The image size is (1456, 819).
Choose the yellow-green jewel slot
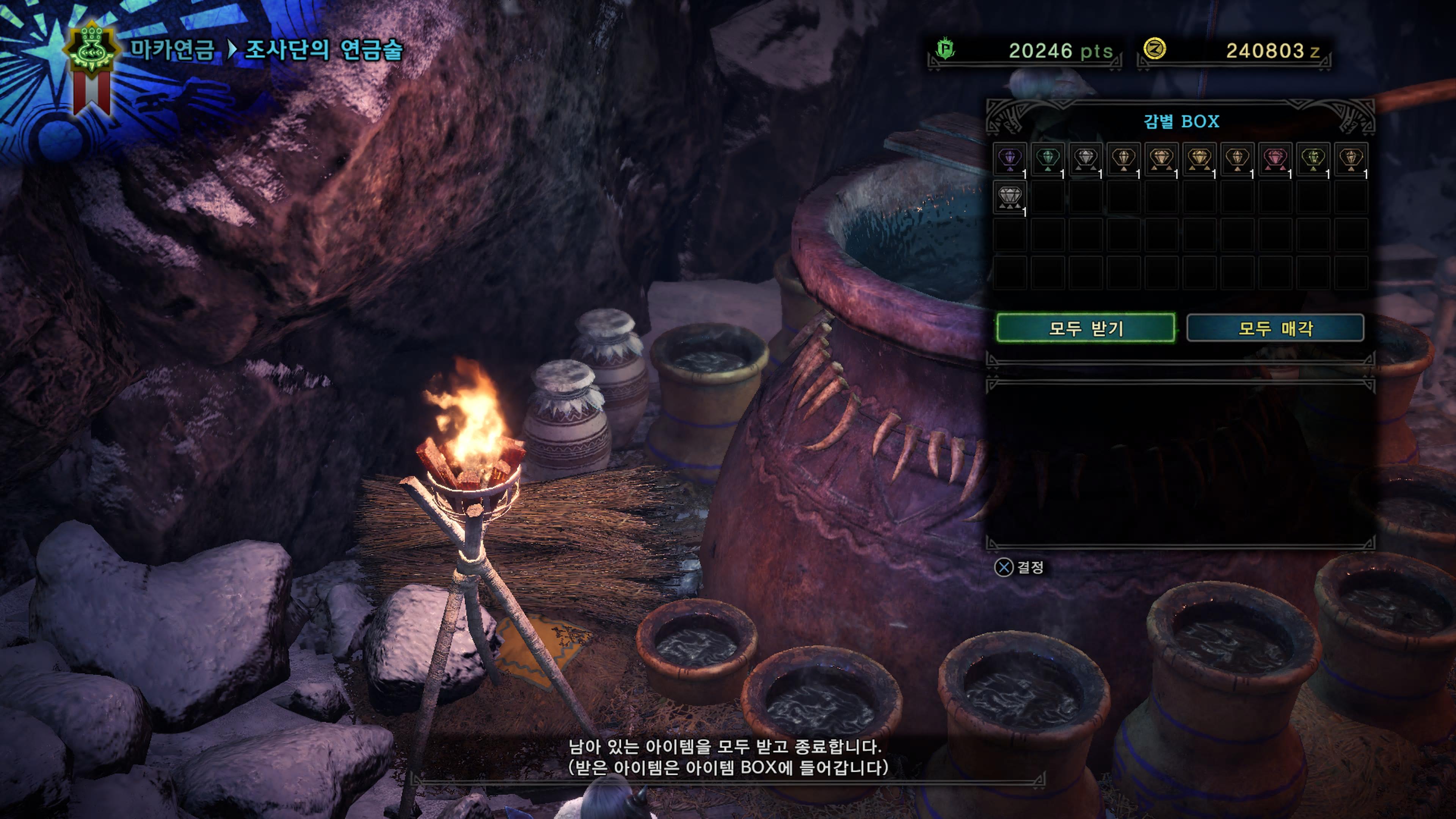pyautogui.click(x=1313, y=159)
